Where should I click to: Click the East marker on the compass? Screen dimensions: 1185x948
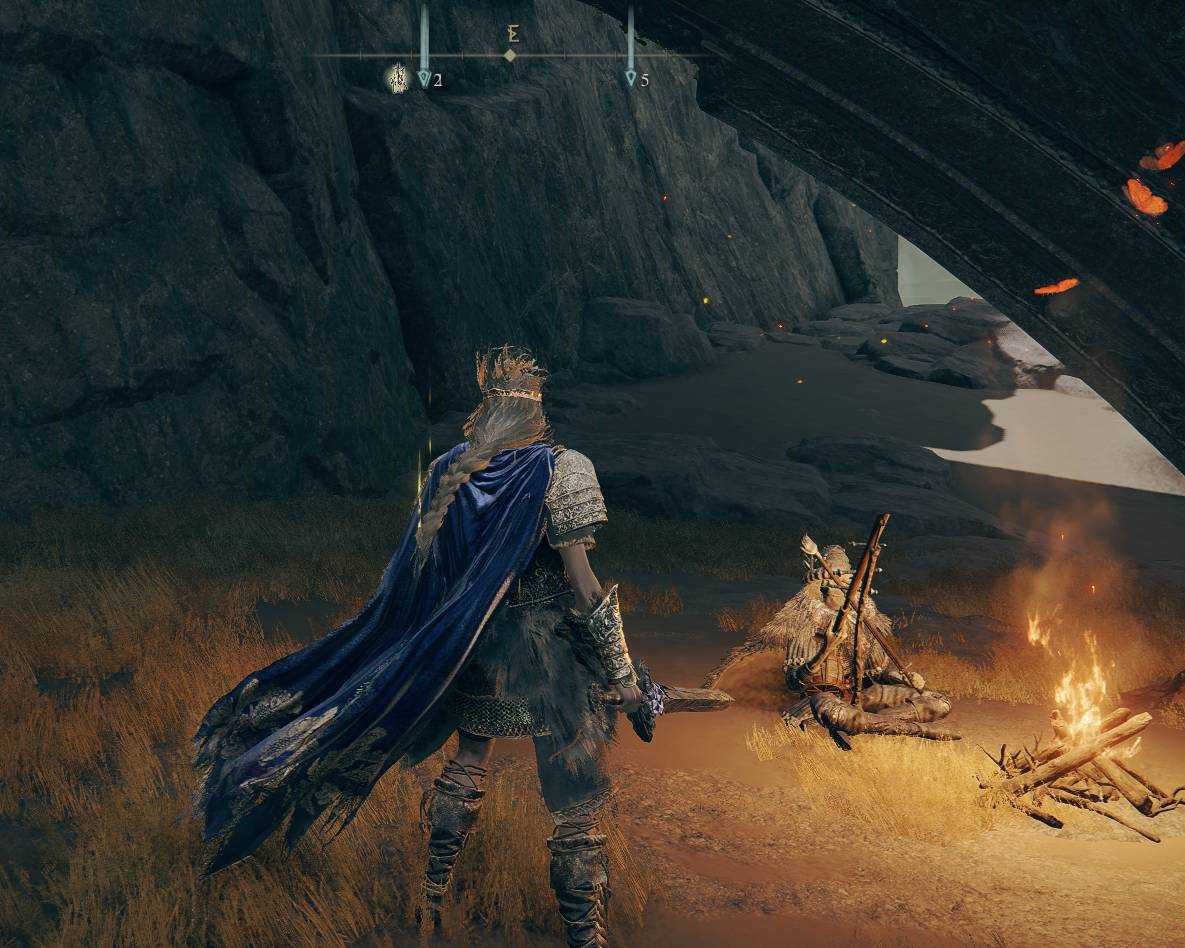[512, 35]
